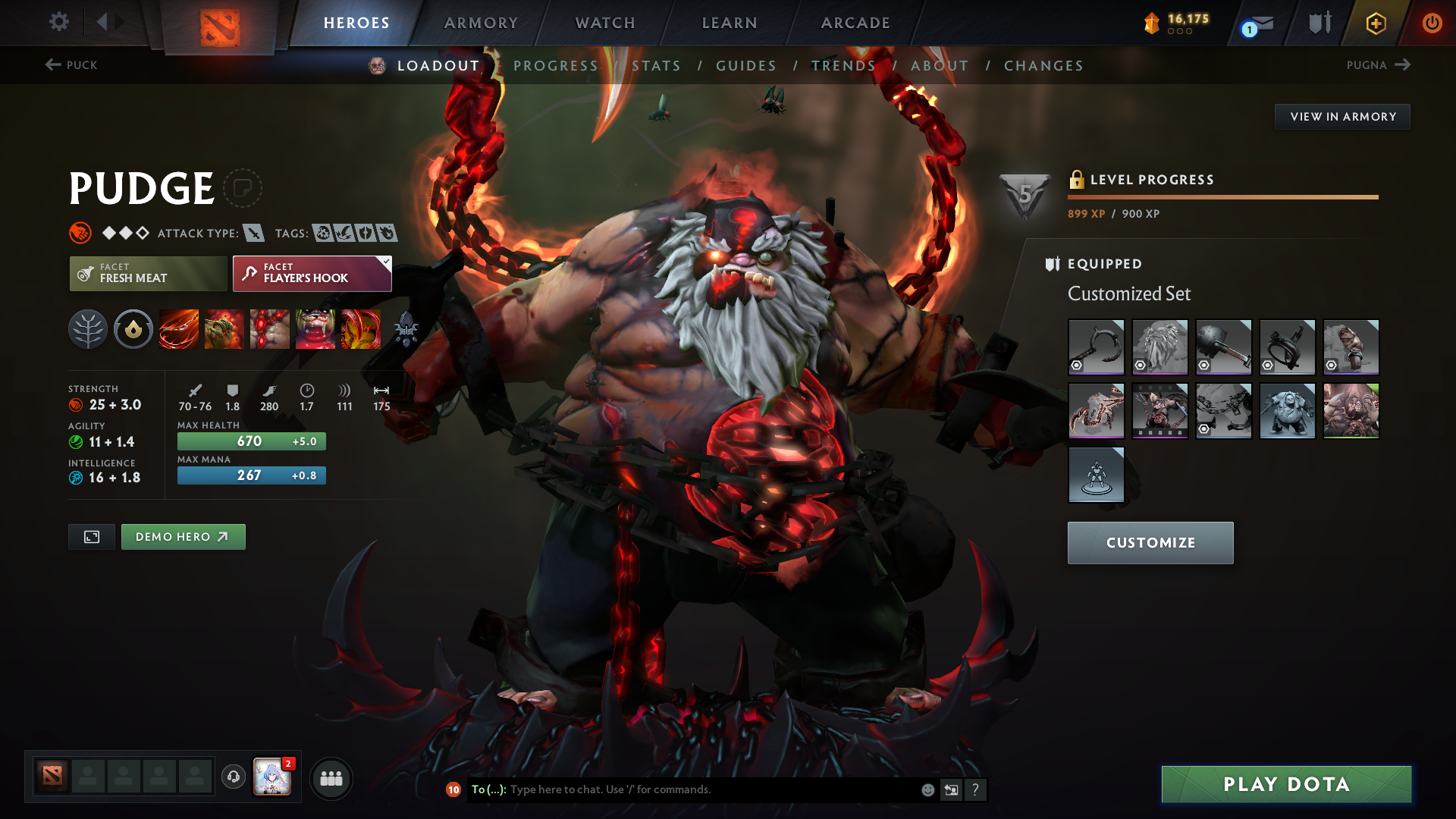Open the Stats page for Pudge
The width and height of the screenshot is (1456, 819).
(656, 65)
